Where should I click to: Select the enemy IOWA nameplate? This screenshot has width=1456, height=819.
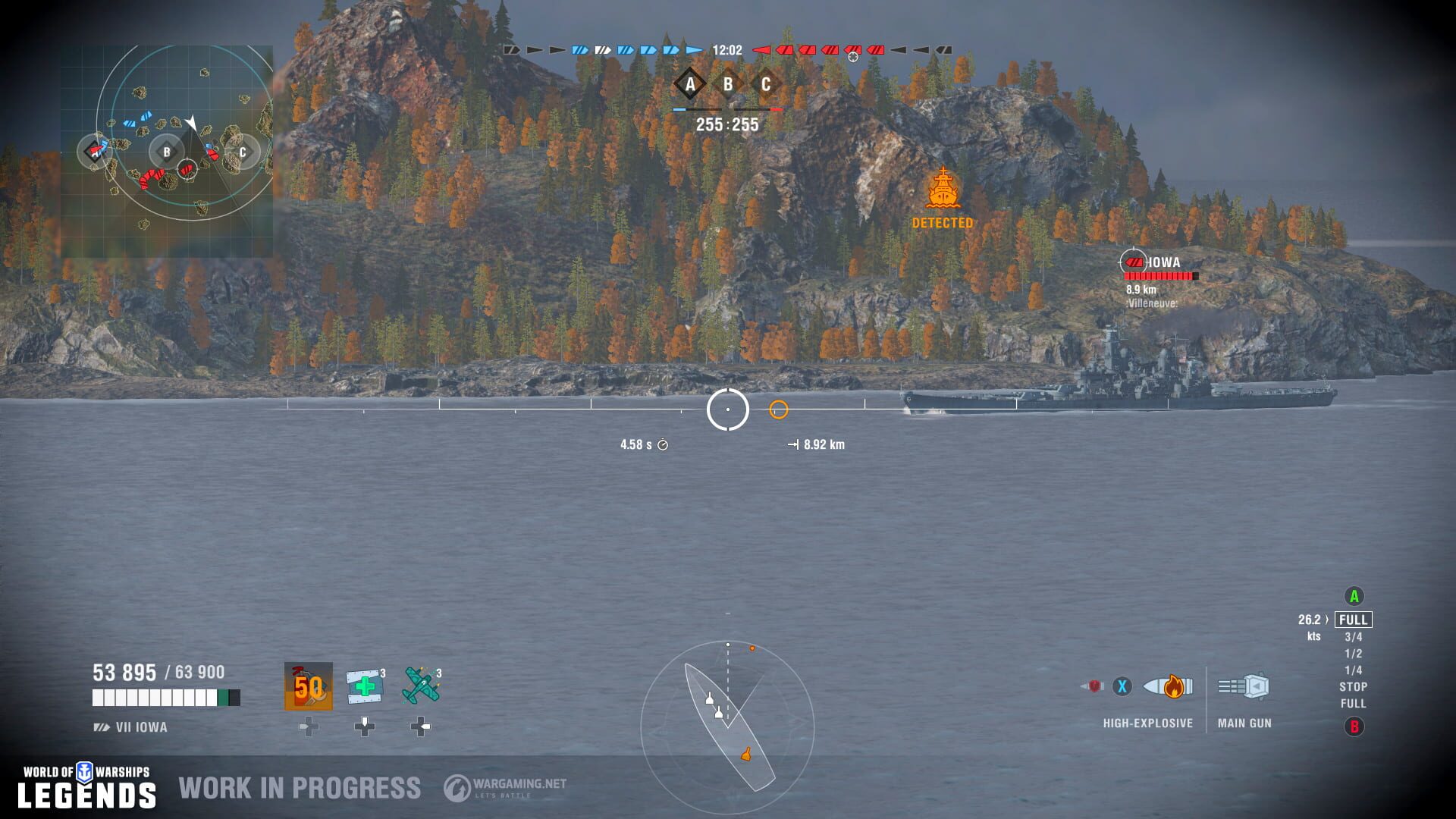pyautogui.click(x=1163, y=261)
